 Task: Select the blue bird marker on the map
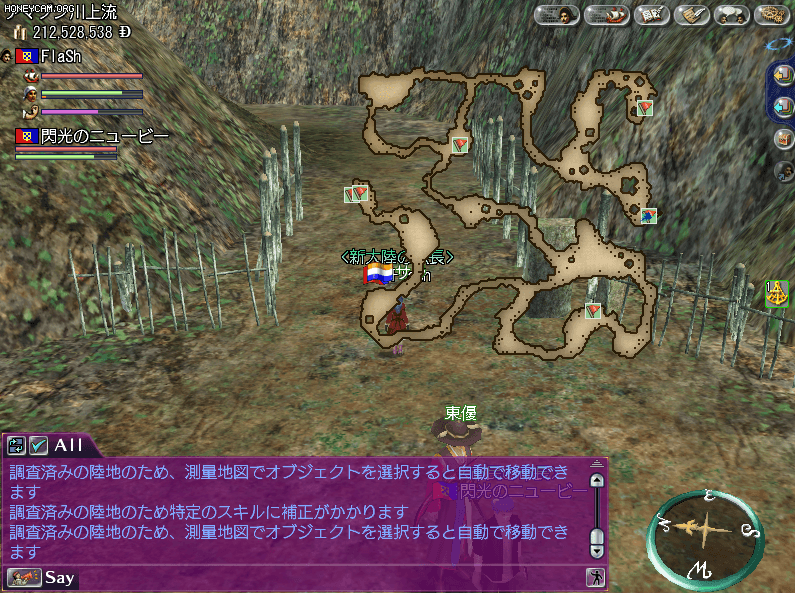649,215
